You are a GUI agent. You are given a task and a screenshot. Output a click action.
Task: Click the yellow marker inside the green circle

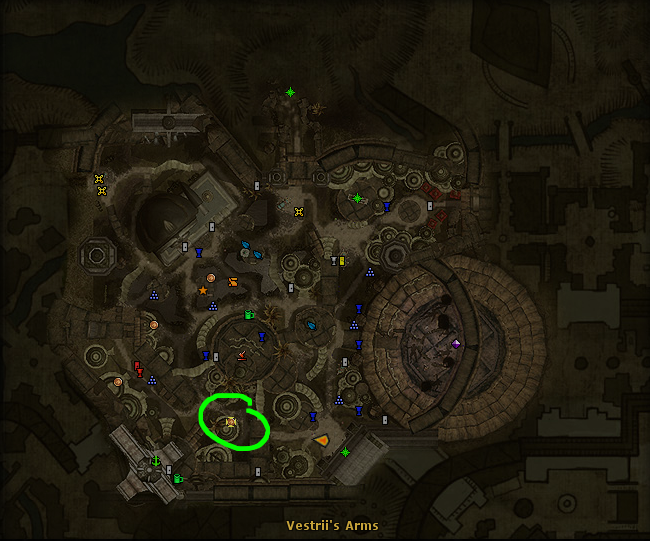click(231, 423)
